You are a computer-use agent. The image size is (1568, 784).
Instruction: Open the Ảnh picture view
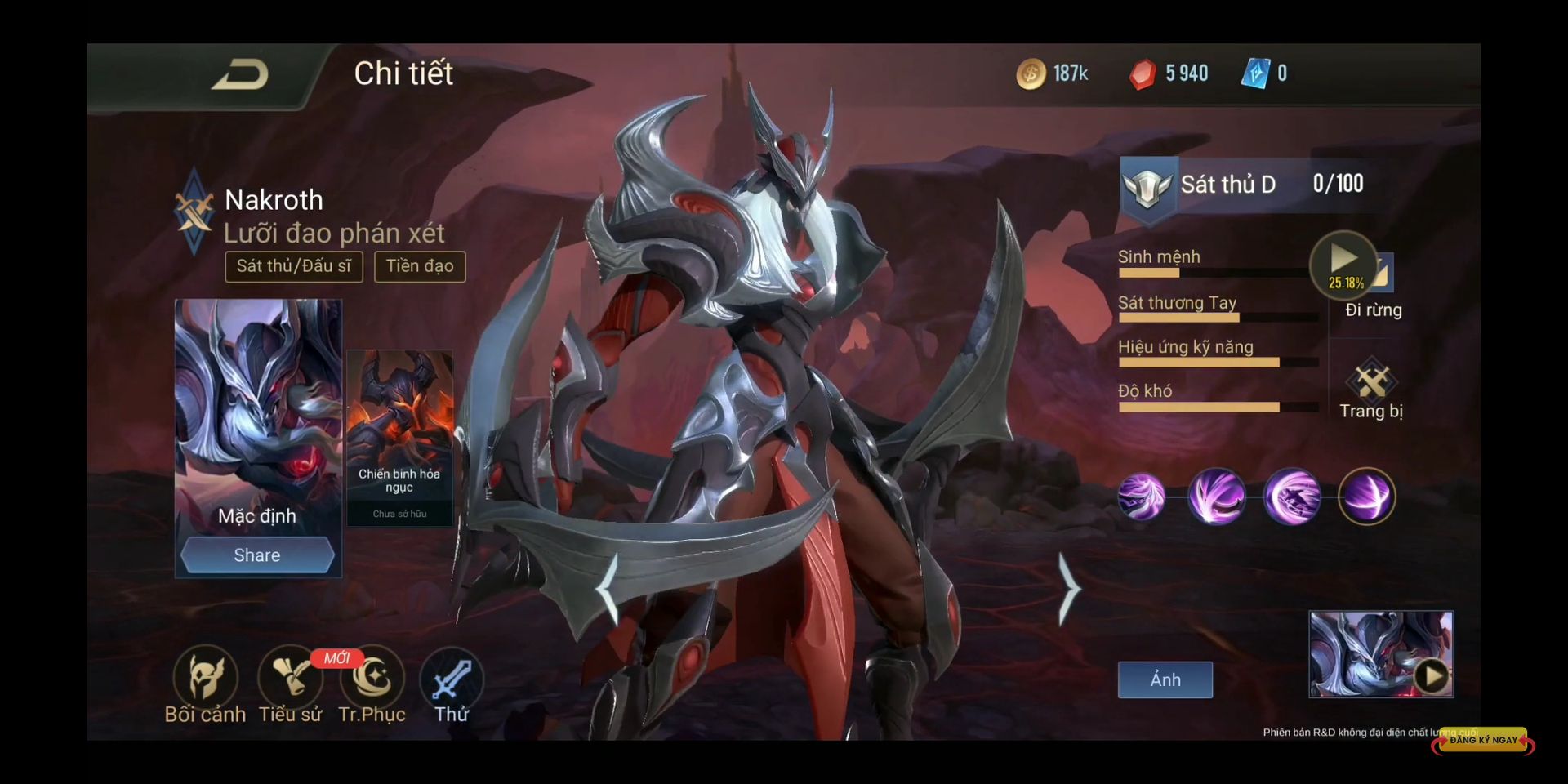pos(1165,679)
